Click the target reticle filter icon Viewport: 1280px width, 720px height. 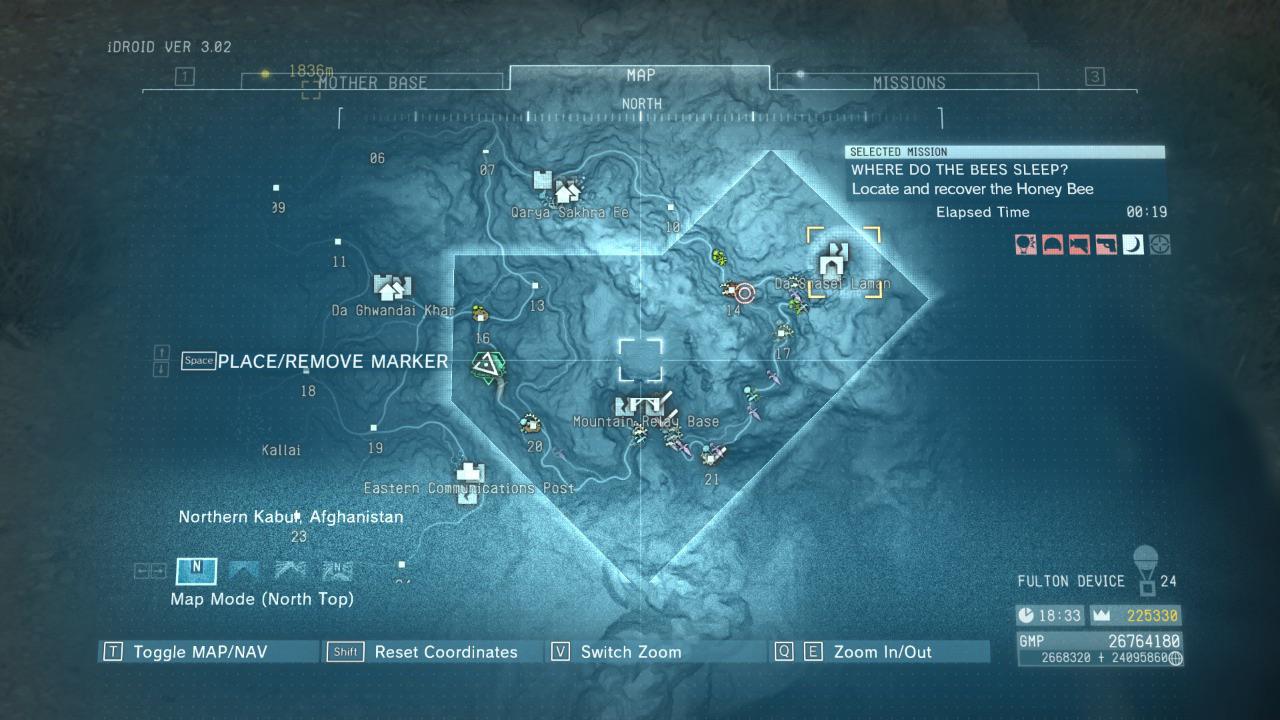pyautogui.click(x=1160, y=245)
